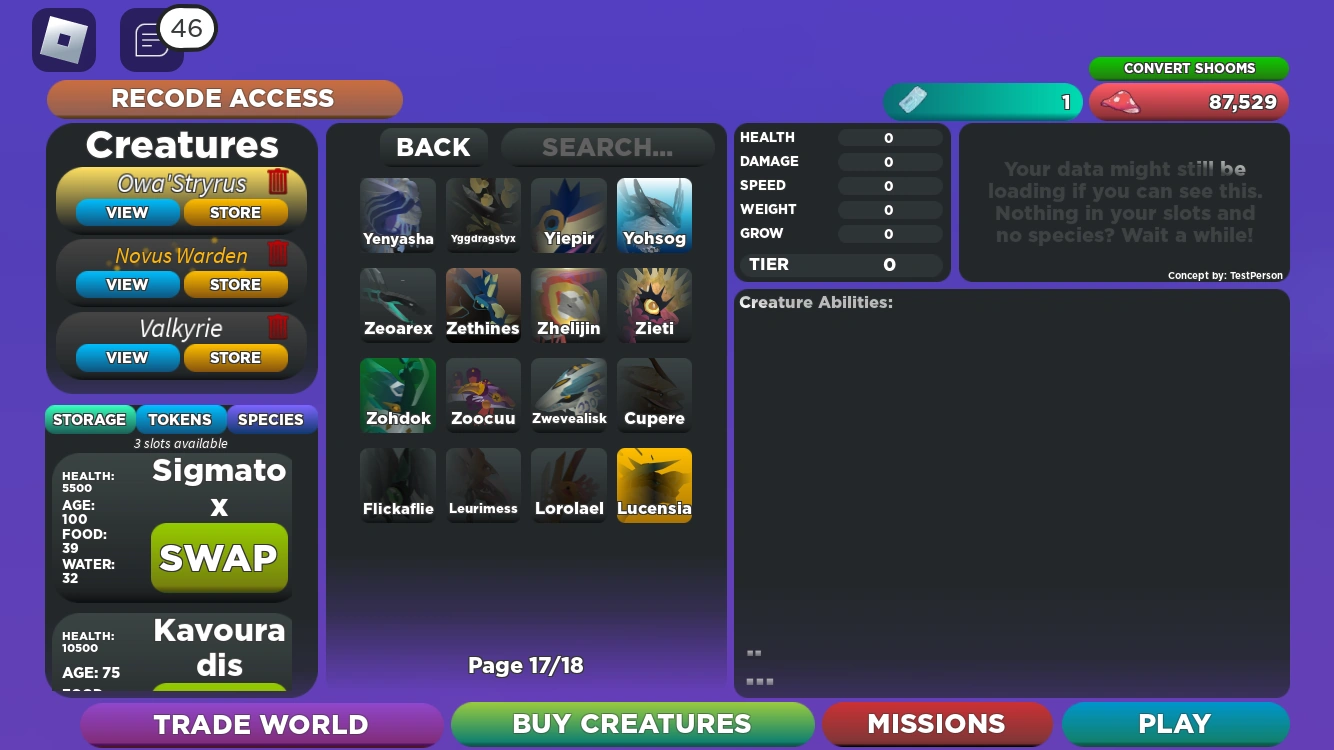Click STORE under Novus Warden
The image size is (1334, 750).
(236, 285)
